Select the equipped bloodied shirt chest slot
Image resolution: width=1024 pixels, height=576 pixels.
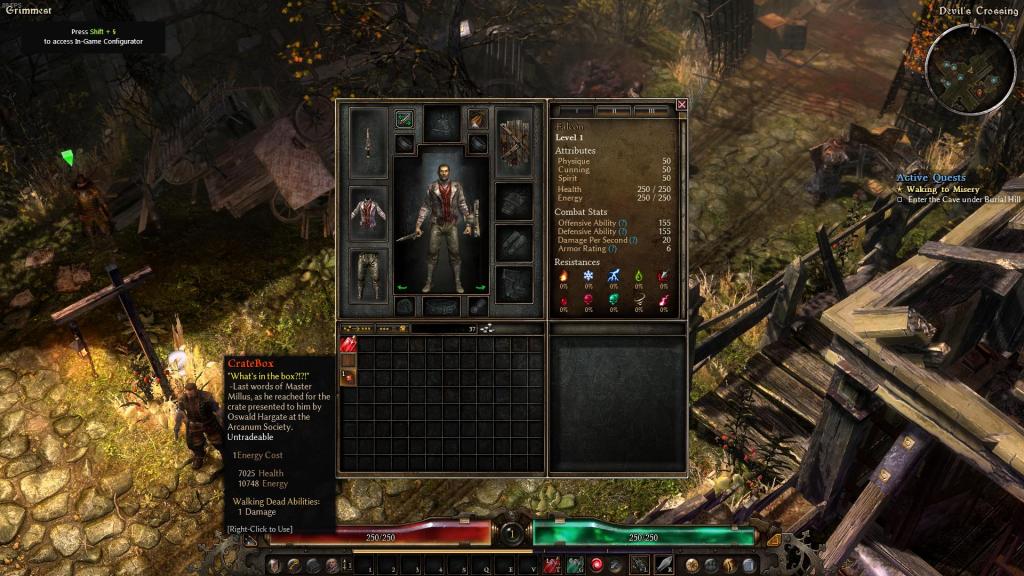tap(367, 212)
